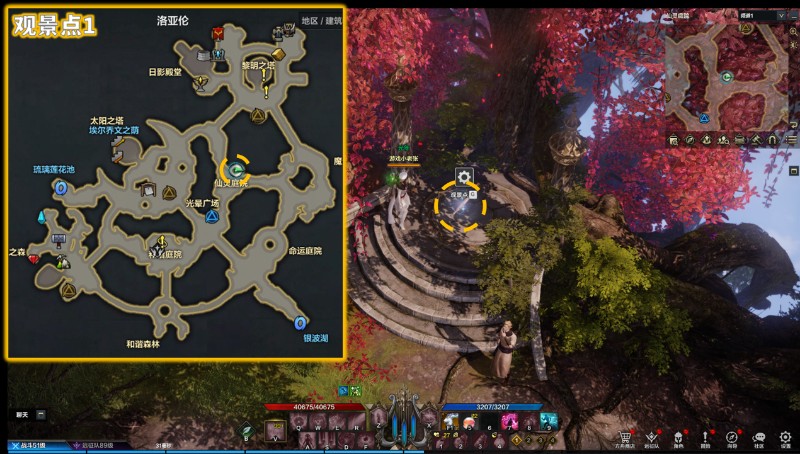Click the 银波湖 blue portal marker
The width and height of the screenshot is (800, 454).
(300, 323)
